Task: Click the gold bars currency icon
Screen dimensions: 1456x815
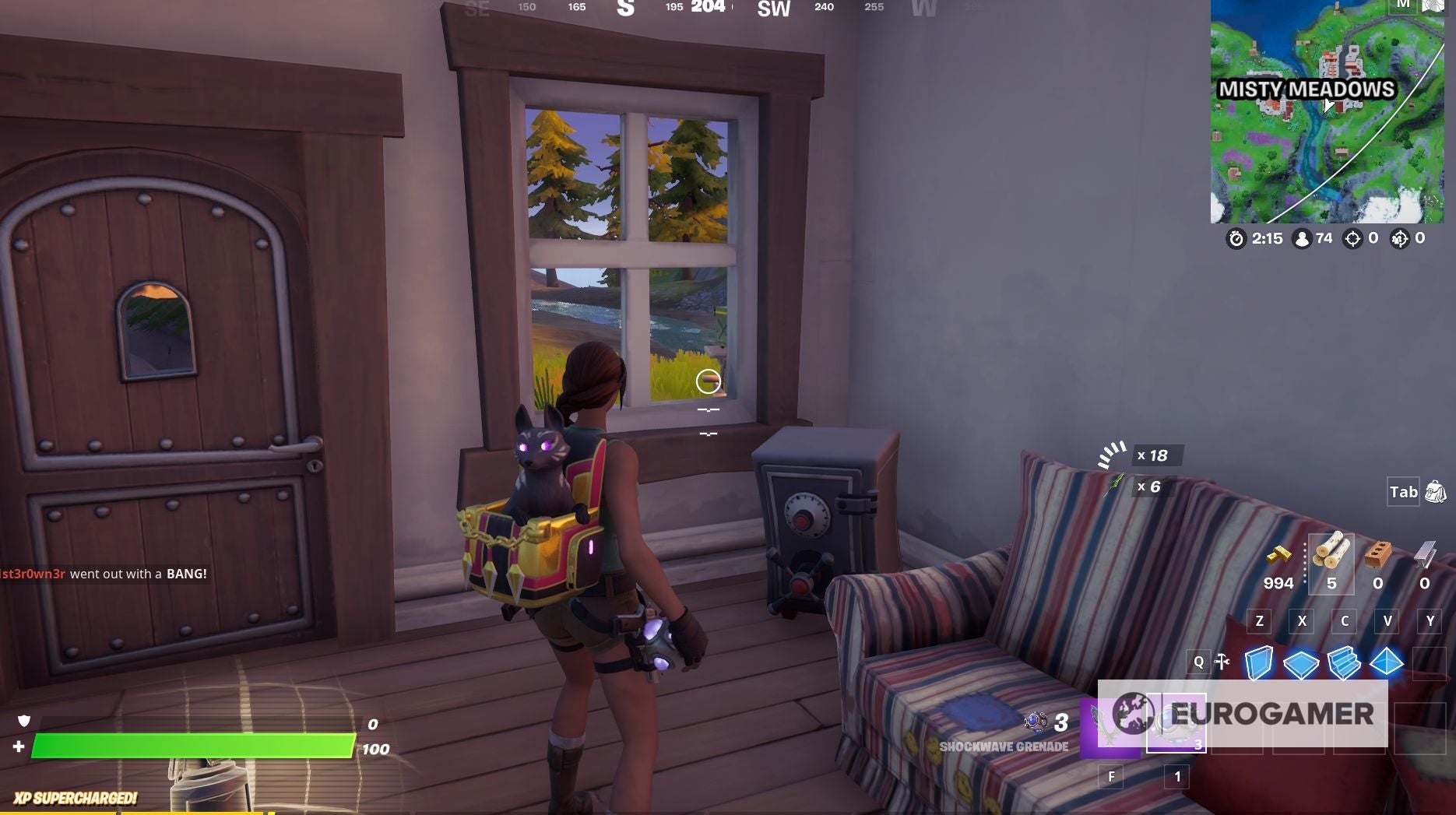Action: click(x=1278, y=553)
